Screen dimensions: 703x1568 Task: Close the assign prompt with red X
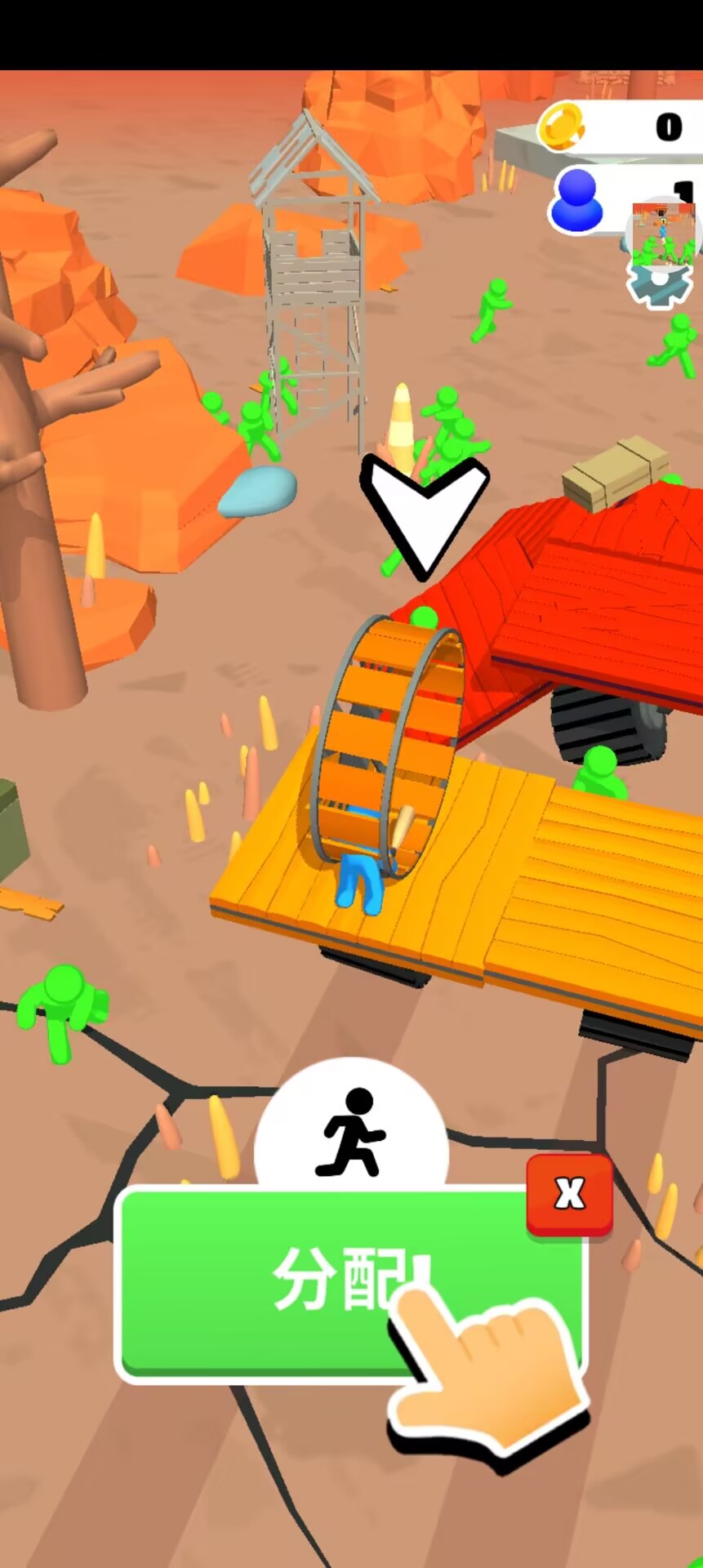[569, 1194]
